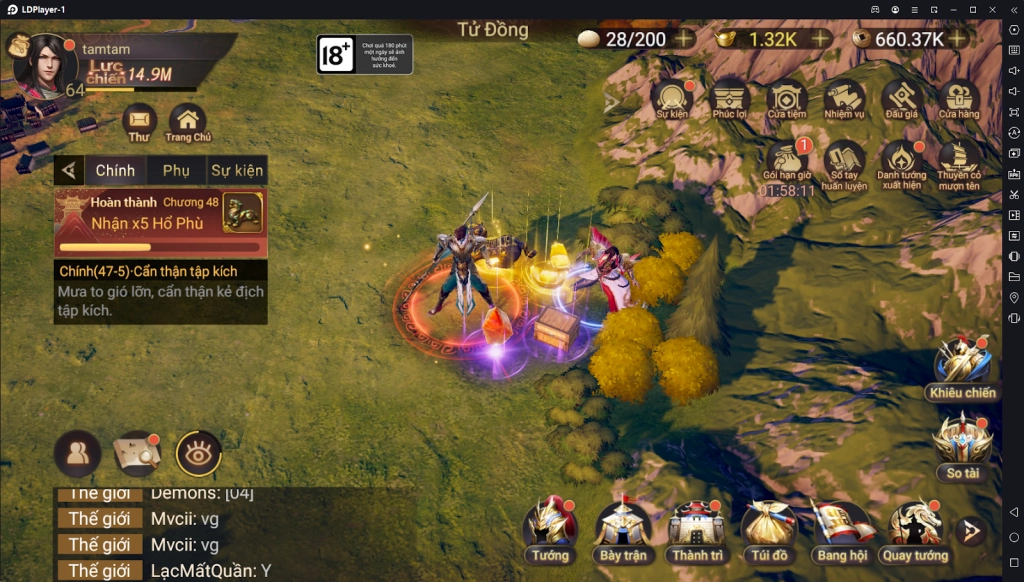The image size is (1024, 582).
Task: Open the Thư mailbox
Action: (x=139, y=122)
